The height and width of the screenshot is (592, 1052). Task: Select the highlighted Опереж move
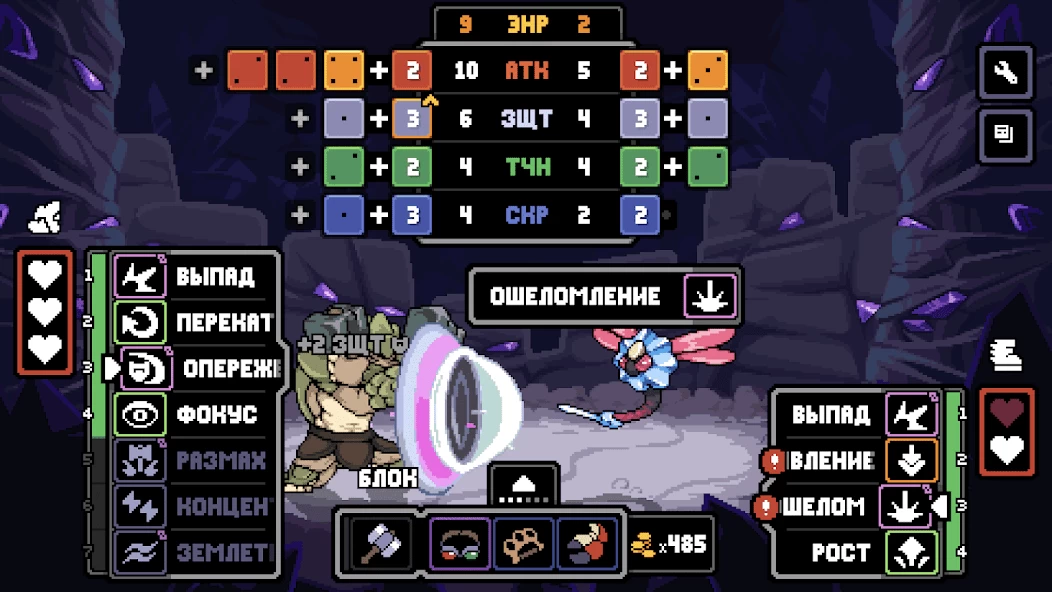[200, 369]
